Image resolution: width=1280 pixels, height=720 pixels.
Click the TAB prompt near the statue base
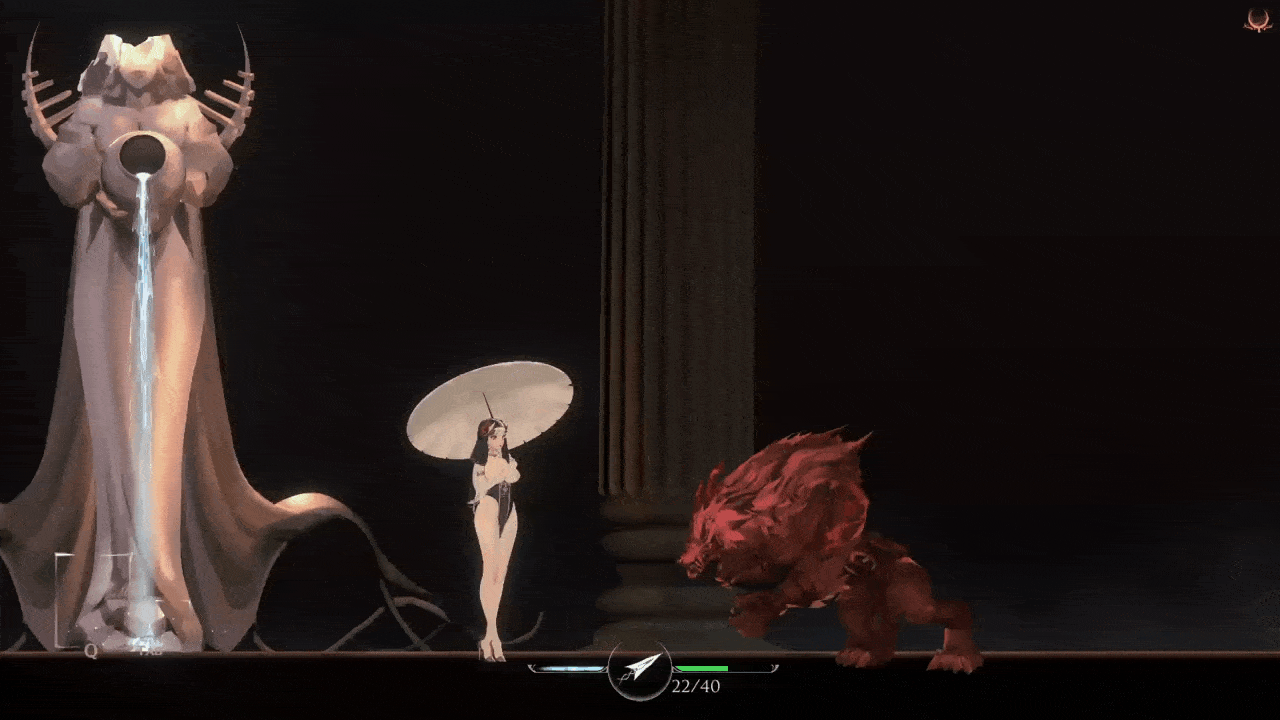click(150, 651)
